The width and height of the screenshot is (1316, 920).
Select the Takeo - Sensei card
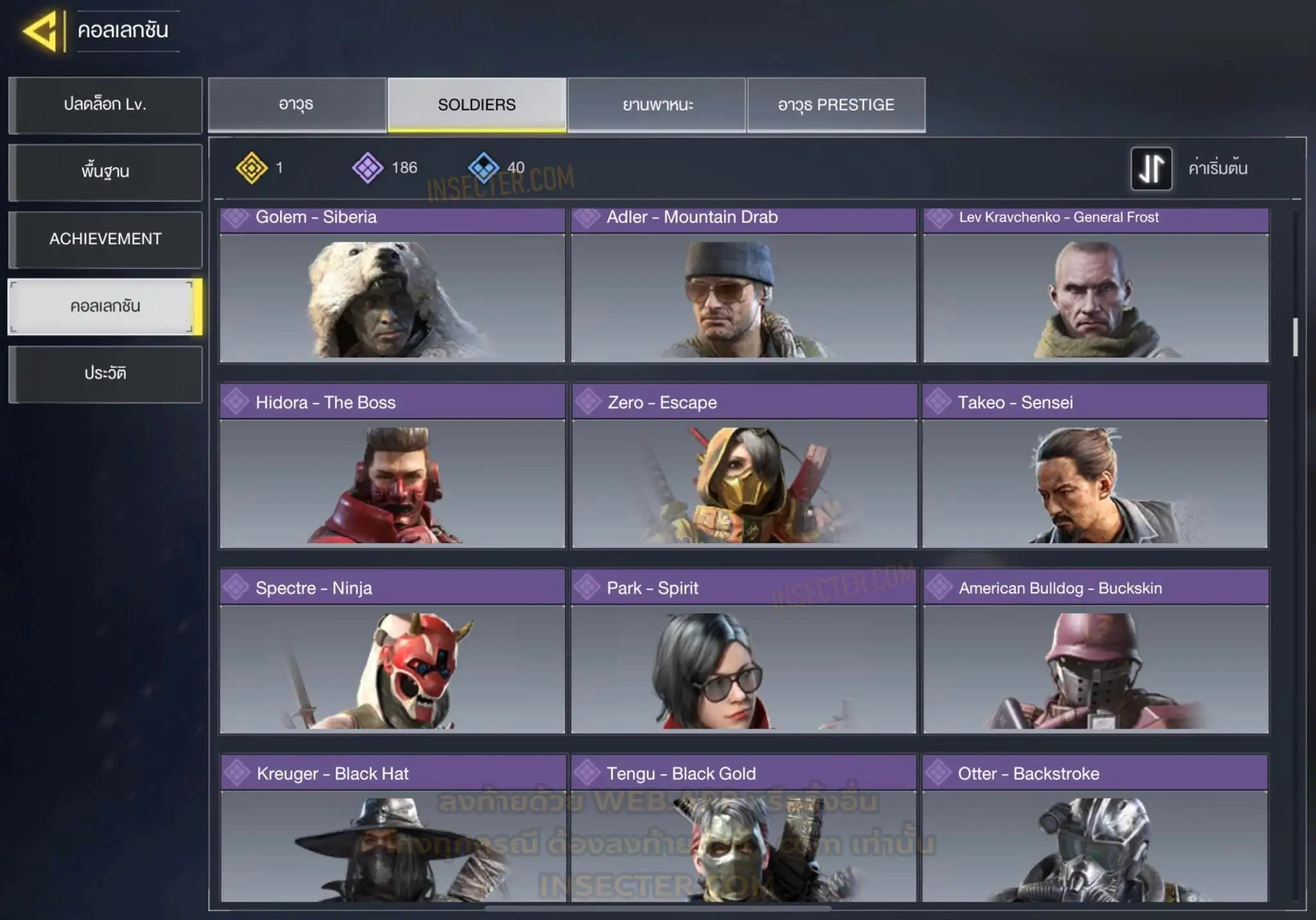1095,466
